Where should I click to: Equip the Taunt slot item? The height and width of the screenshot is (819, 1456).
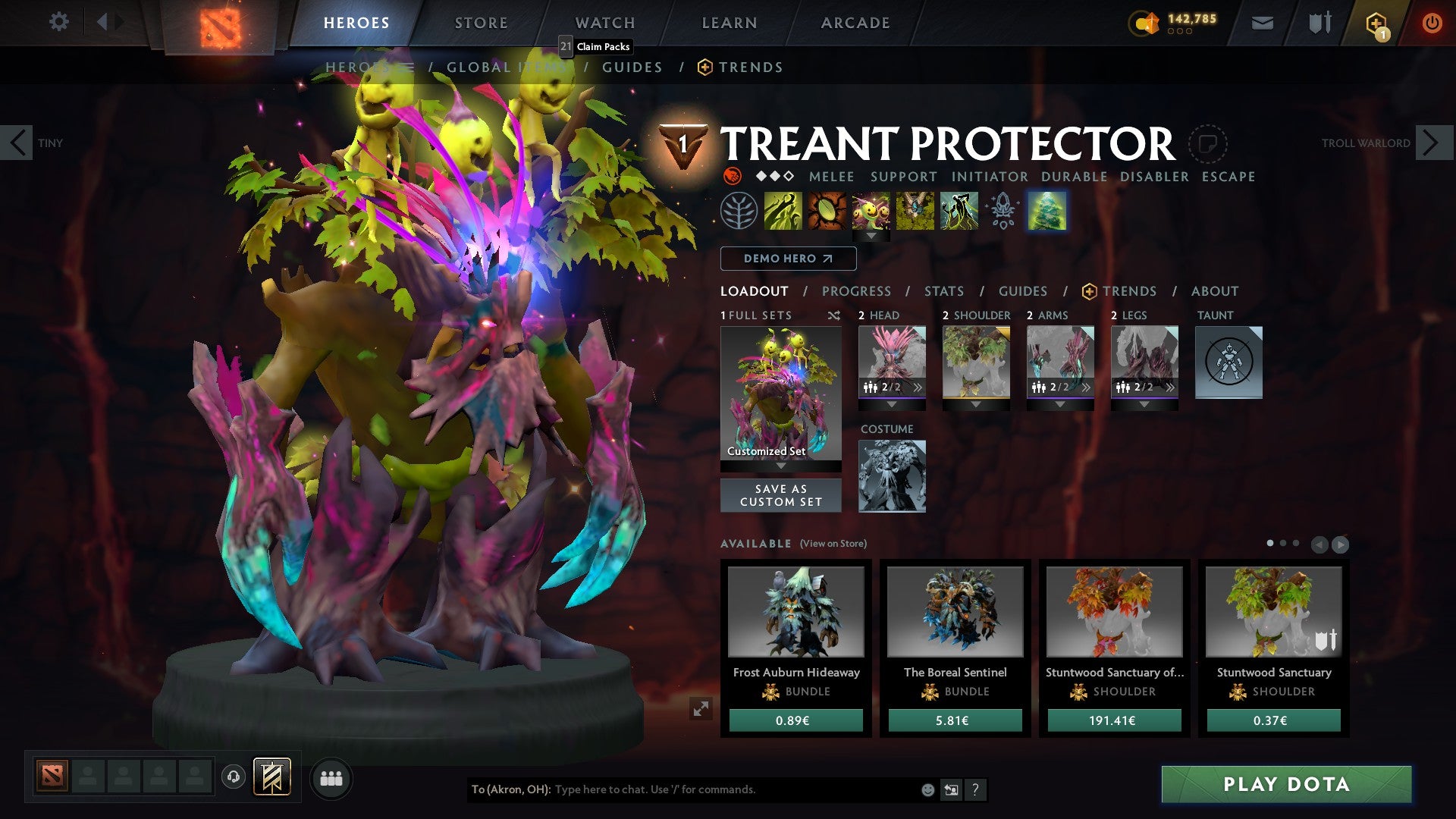point(1228,362)
